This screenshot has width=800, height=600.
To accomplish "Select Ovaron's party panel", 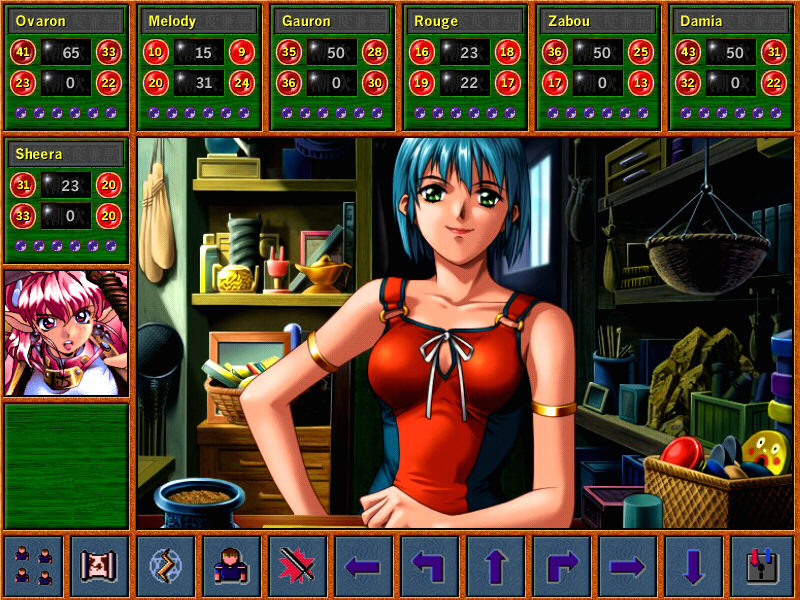I will coord(66,67).
